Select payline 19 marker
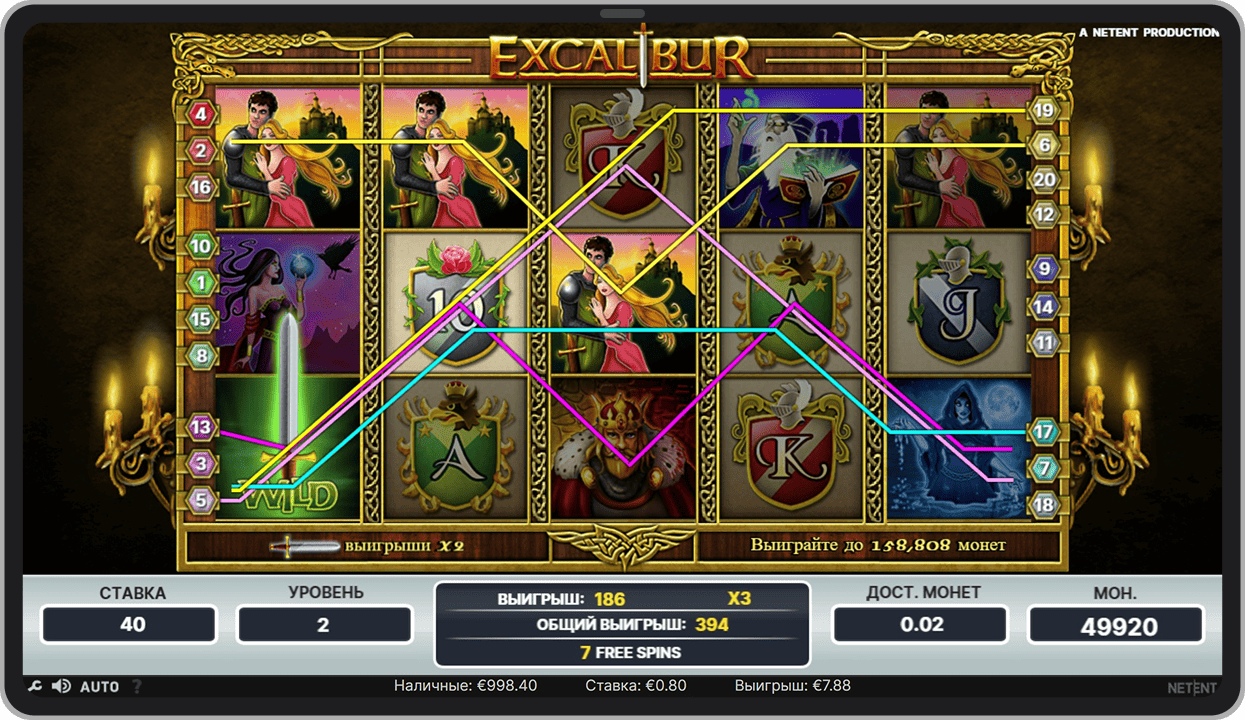Screen dimensions: 1245x720 point(1044,110)
